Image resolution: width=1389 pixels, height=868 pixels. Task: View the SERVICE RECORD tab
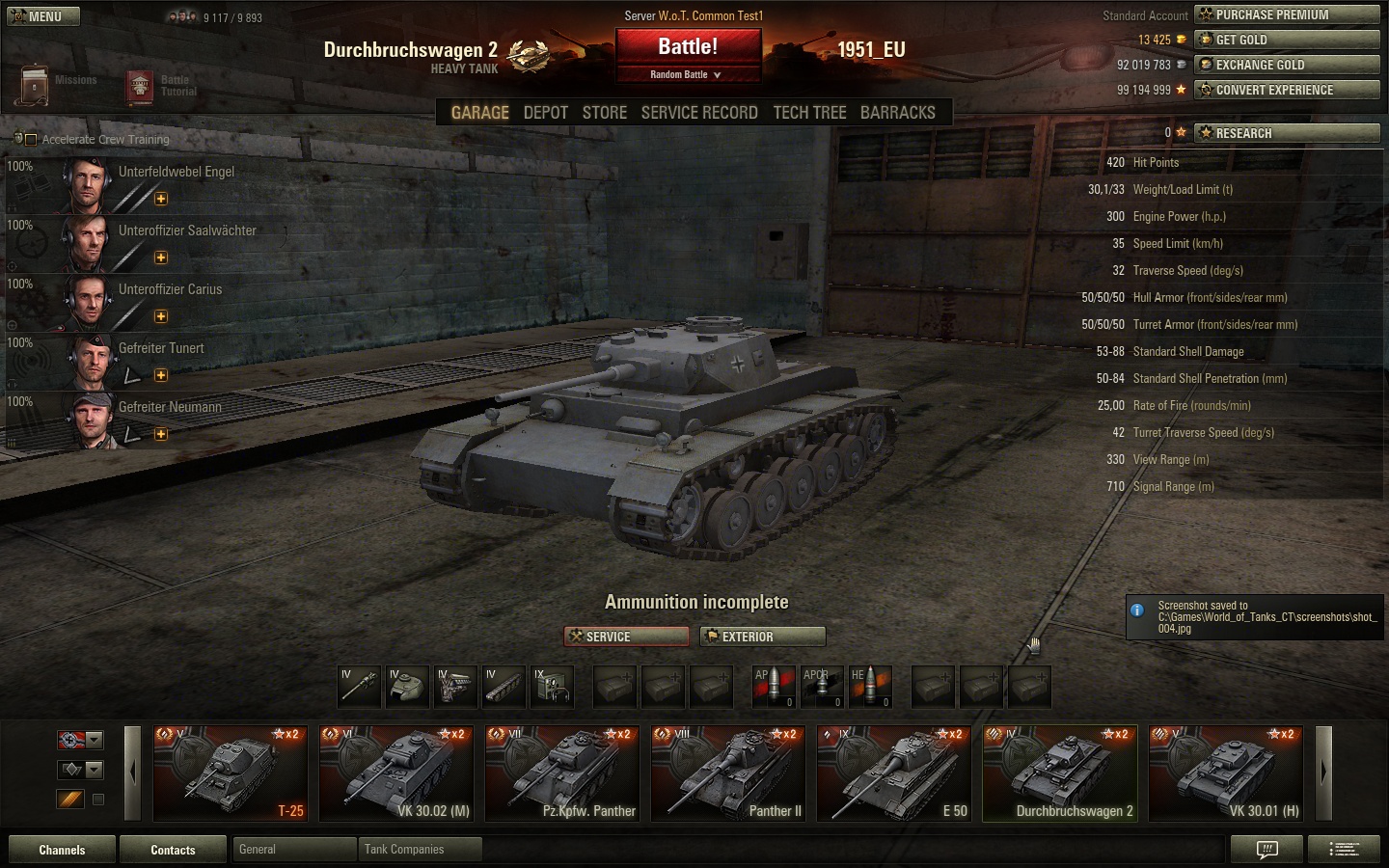pos(699,113)
